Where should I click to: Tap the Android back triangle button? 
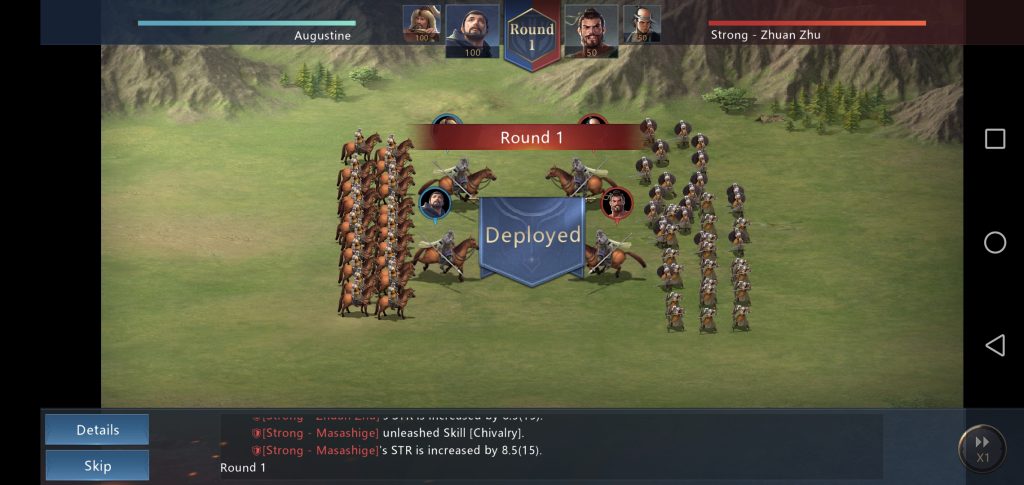point(994,345)
